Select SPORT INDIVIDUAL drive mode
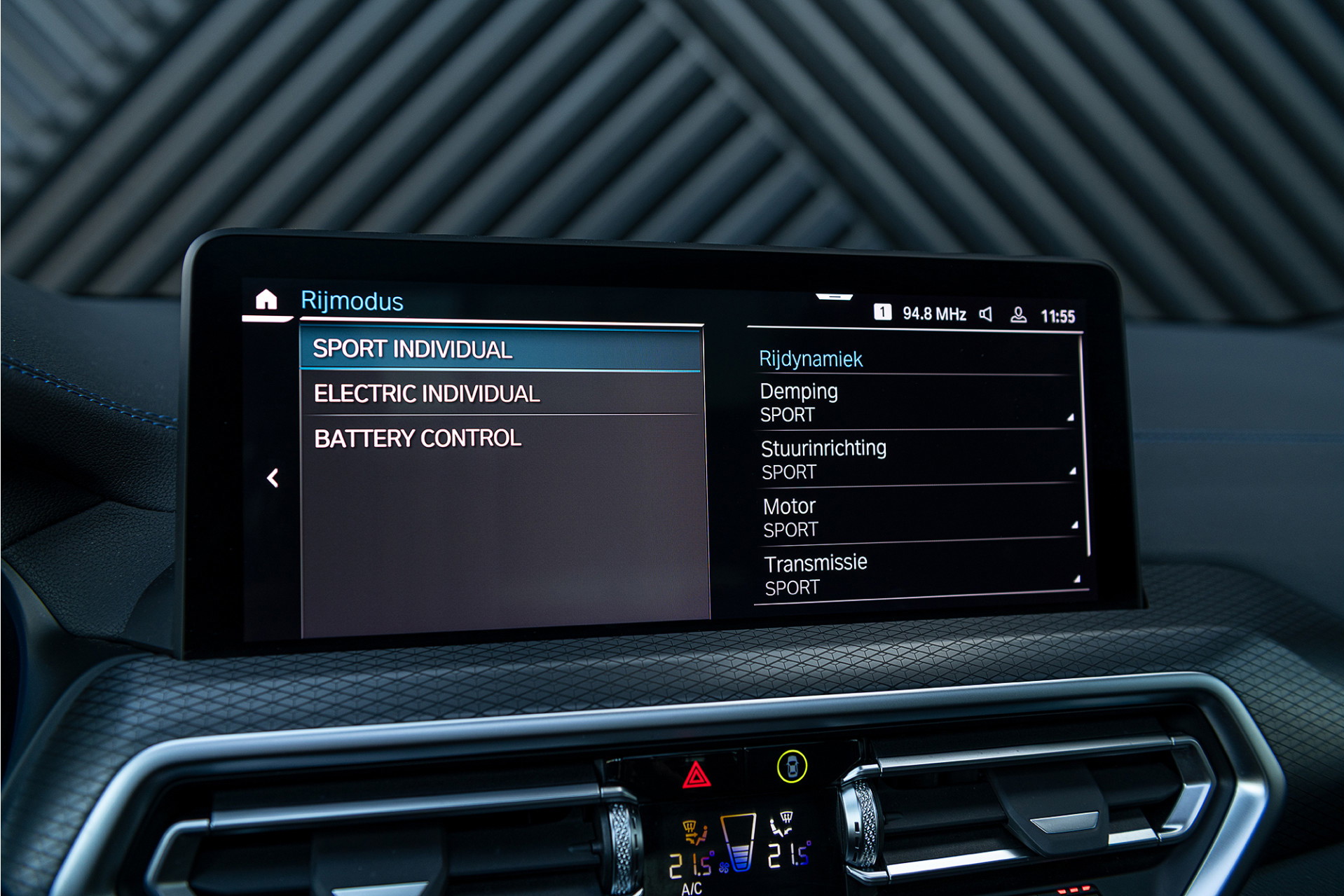This screenshot has width=1344, height=896. point(500,349)
